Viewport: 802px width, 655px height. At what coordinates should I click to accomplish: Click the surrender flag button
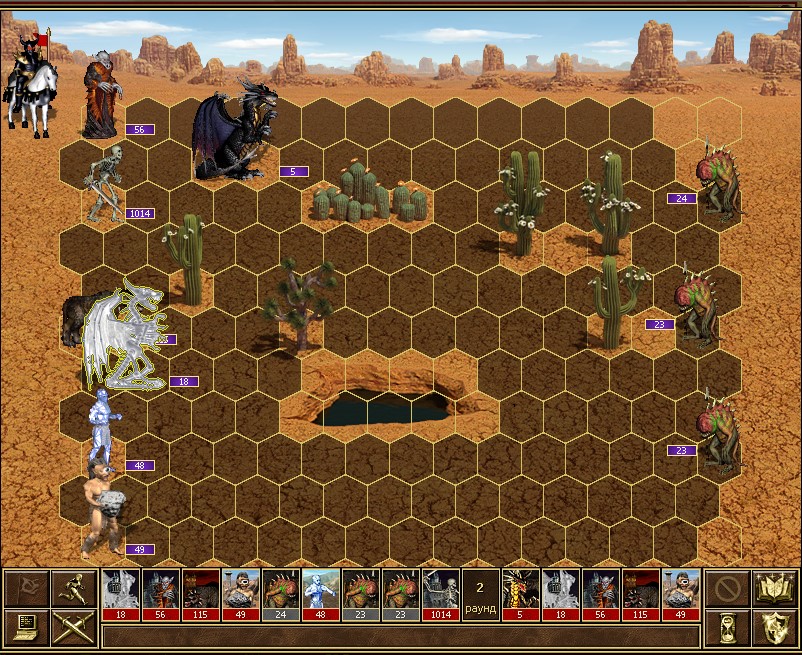coord(26,588)
